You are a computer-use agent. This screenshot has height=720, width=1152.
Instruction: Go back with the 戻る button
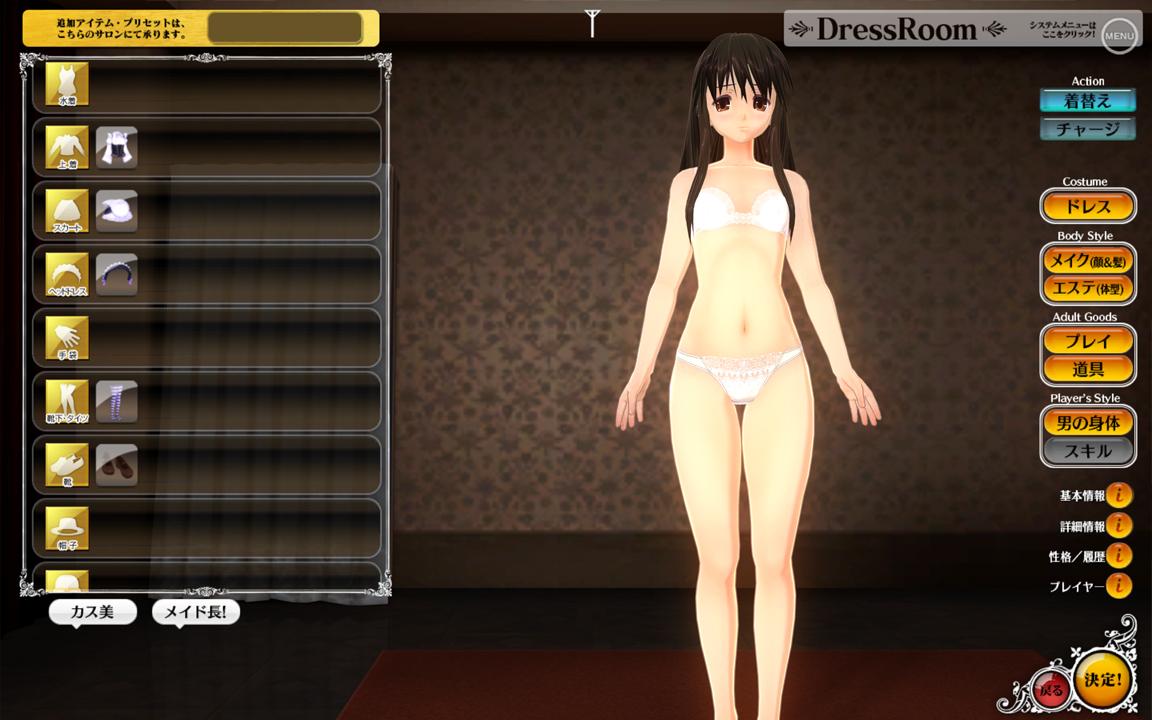tap(1050, 690)
